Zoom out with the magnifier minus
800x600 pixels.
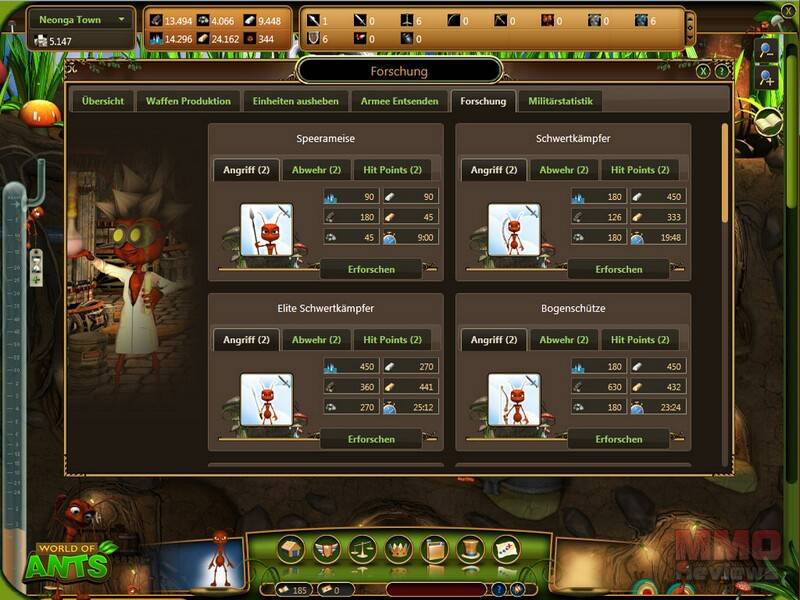(765, 50)
